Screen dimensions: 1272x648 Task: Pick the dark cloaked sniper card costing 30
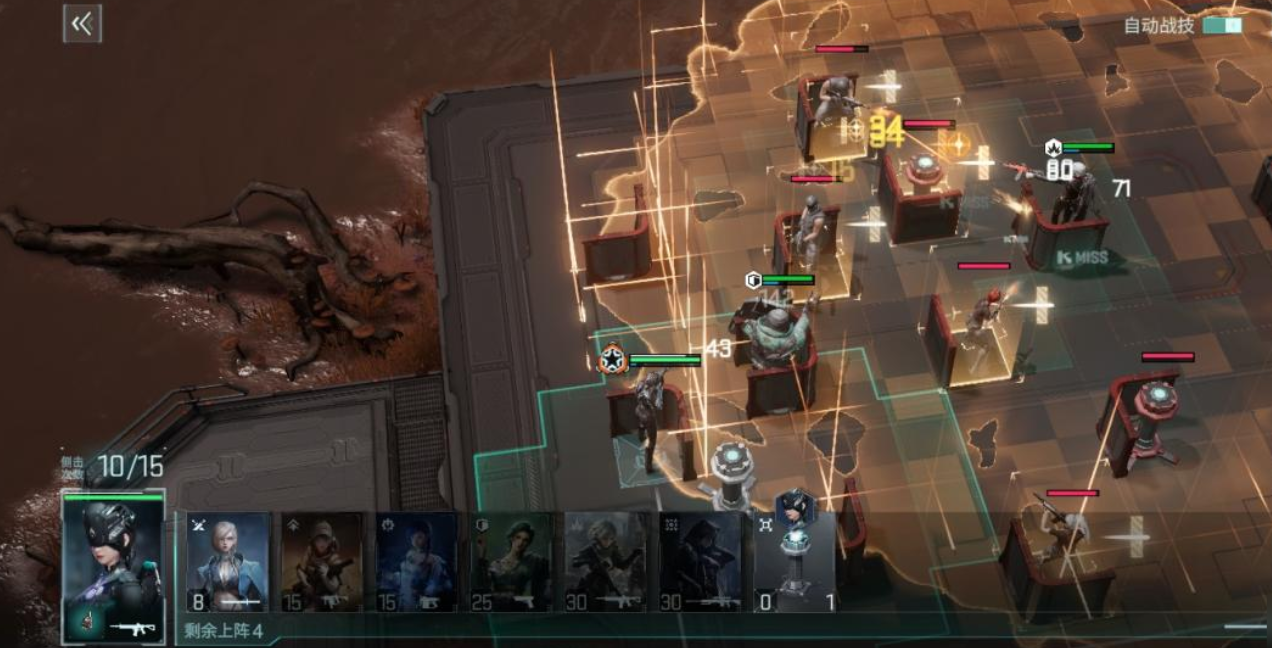pyautogui.click(x=699, y=561)
